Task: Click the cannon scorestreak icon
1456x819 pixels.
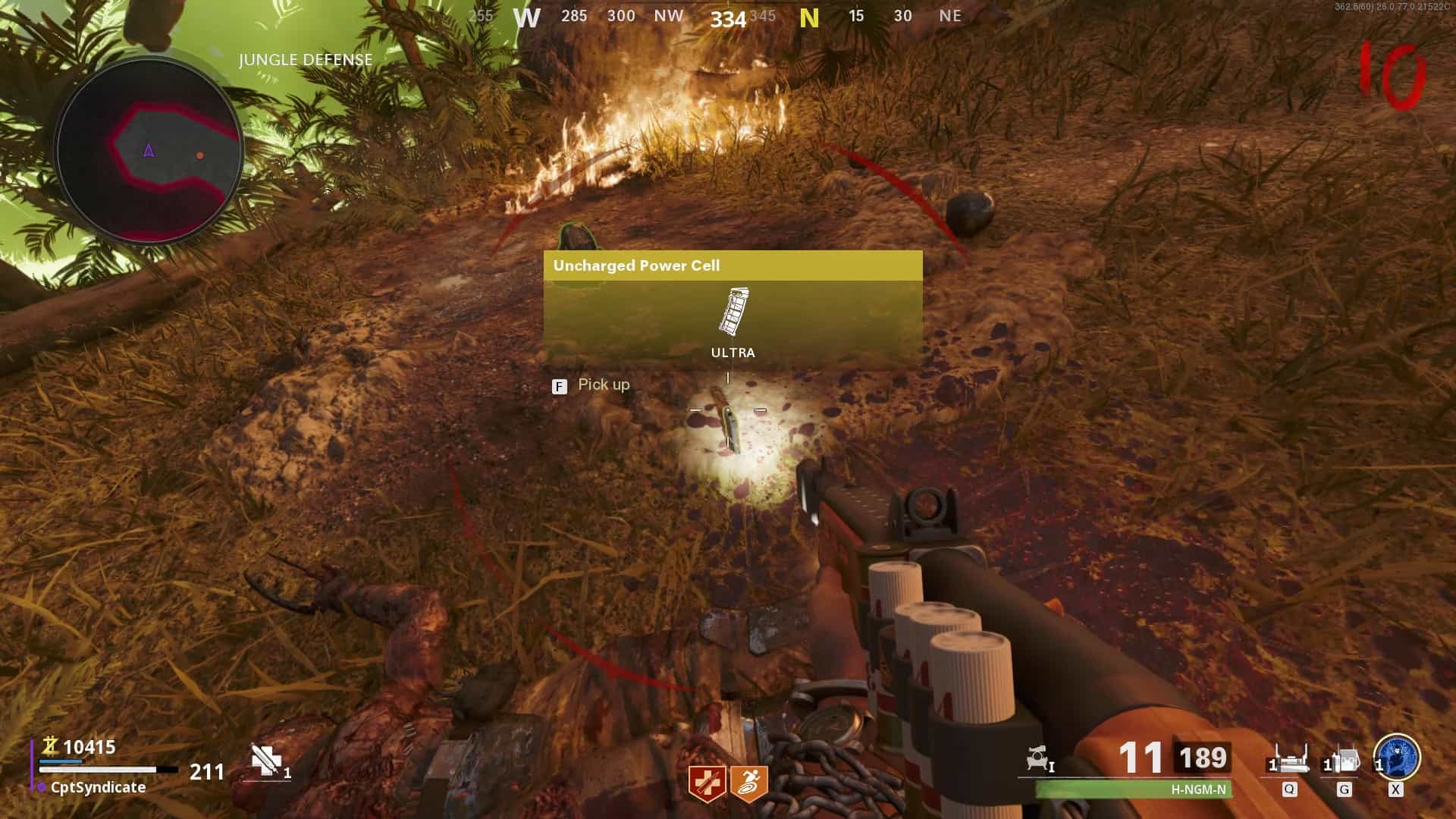Action: coord(1038,759)
